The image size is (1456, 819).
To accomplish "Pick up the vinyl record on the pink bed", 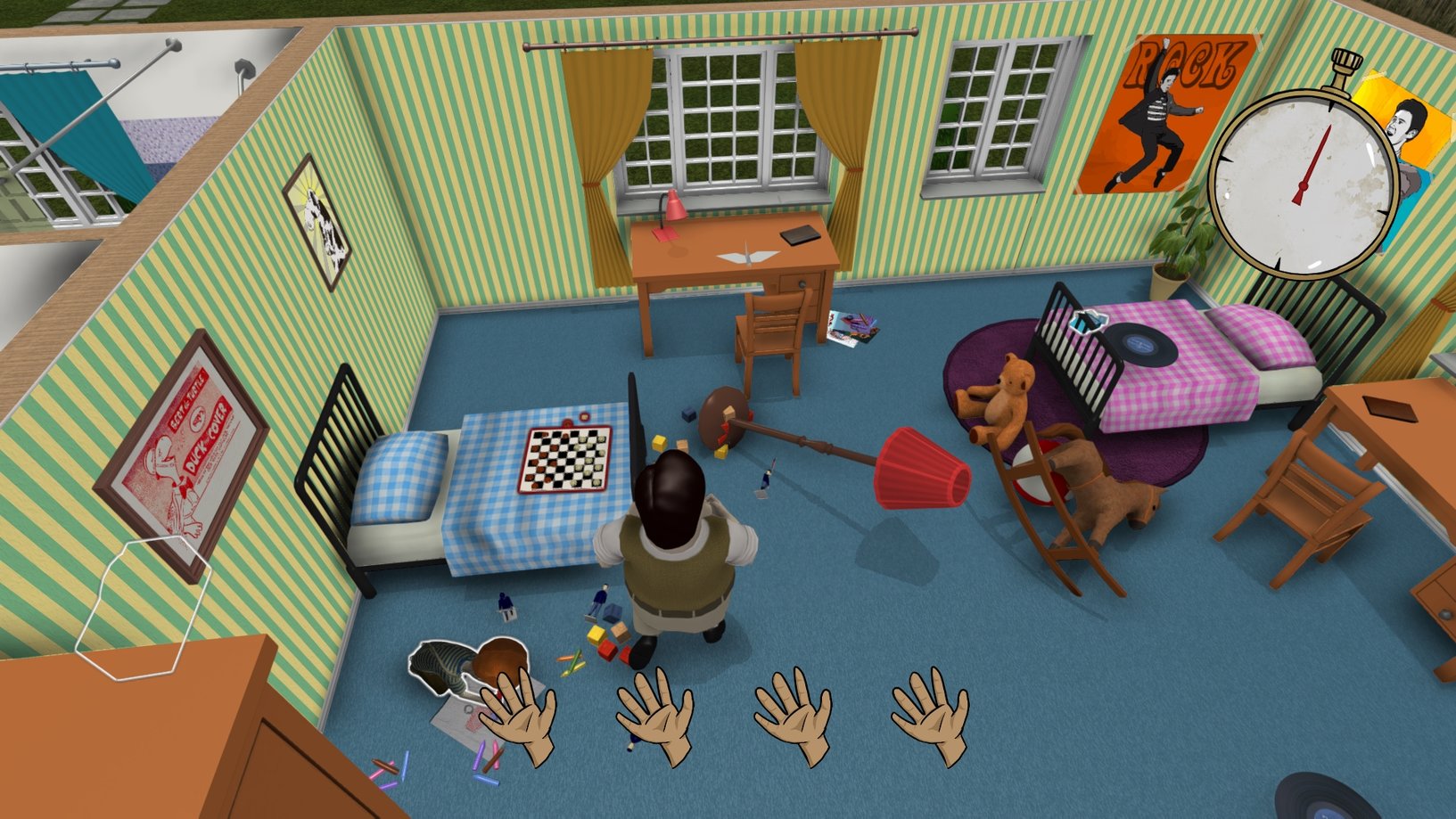I will [1141, 343].
